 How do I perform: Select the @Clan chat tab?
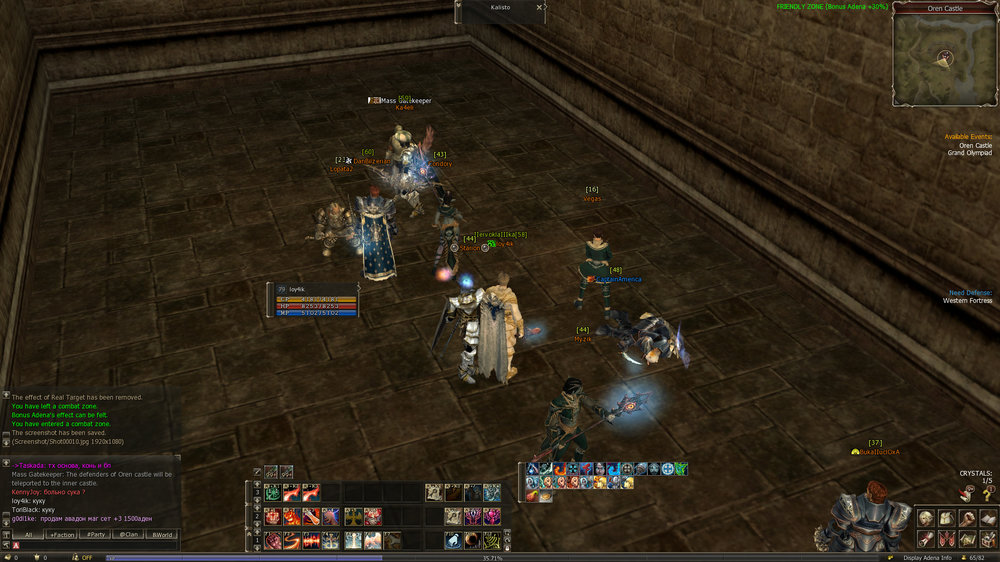[128, 535]
